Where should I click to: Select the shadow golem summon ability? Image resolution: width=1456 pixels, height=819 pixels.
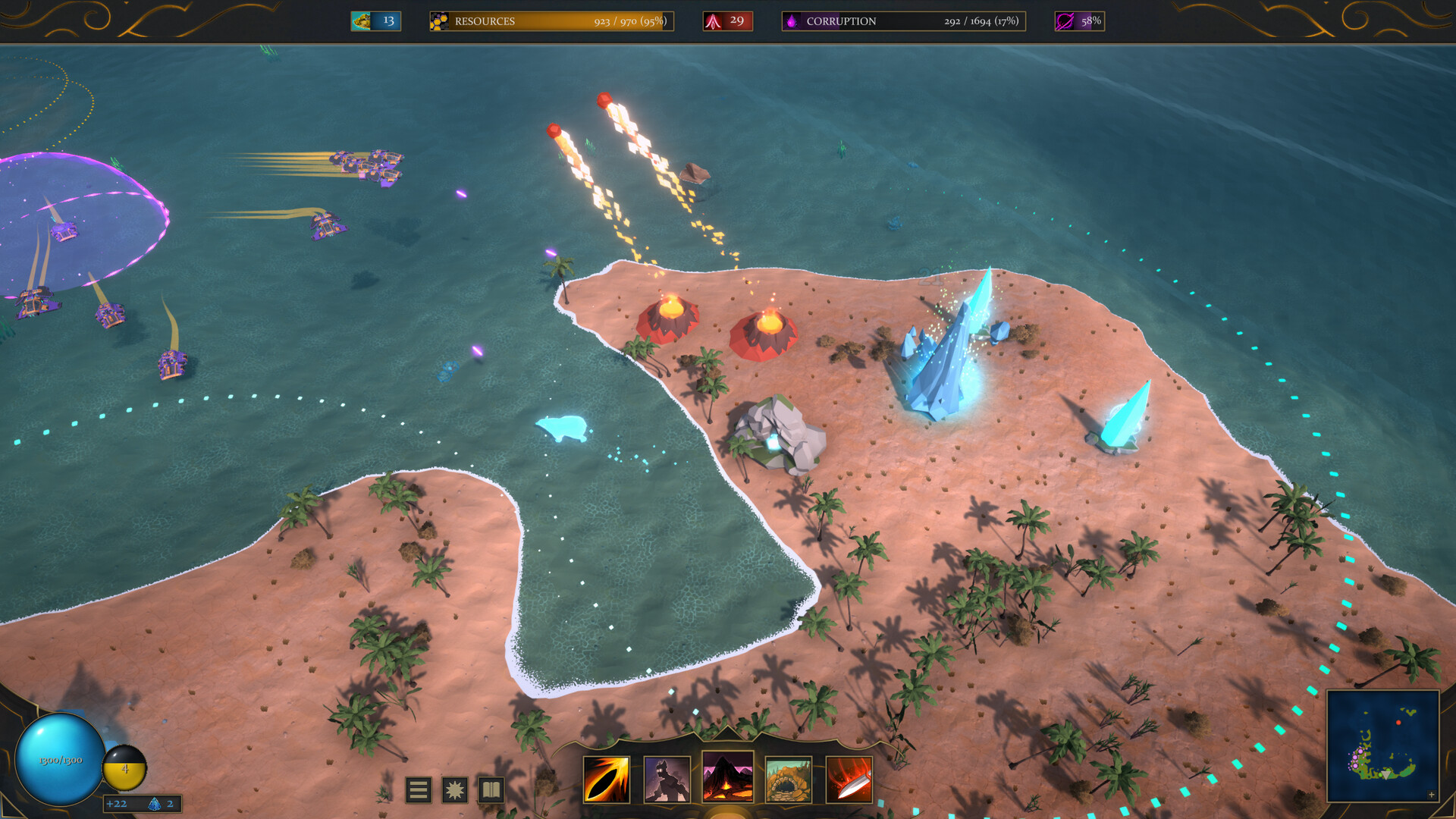point(666,781)
